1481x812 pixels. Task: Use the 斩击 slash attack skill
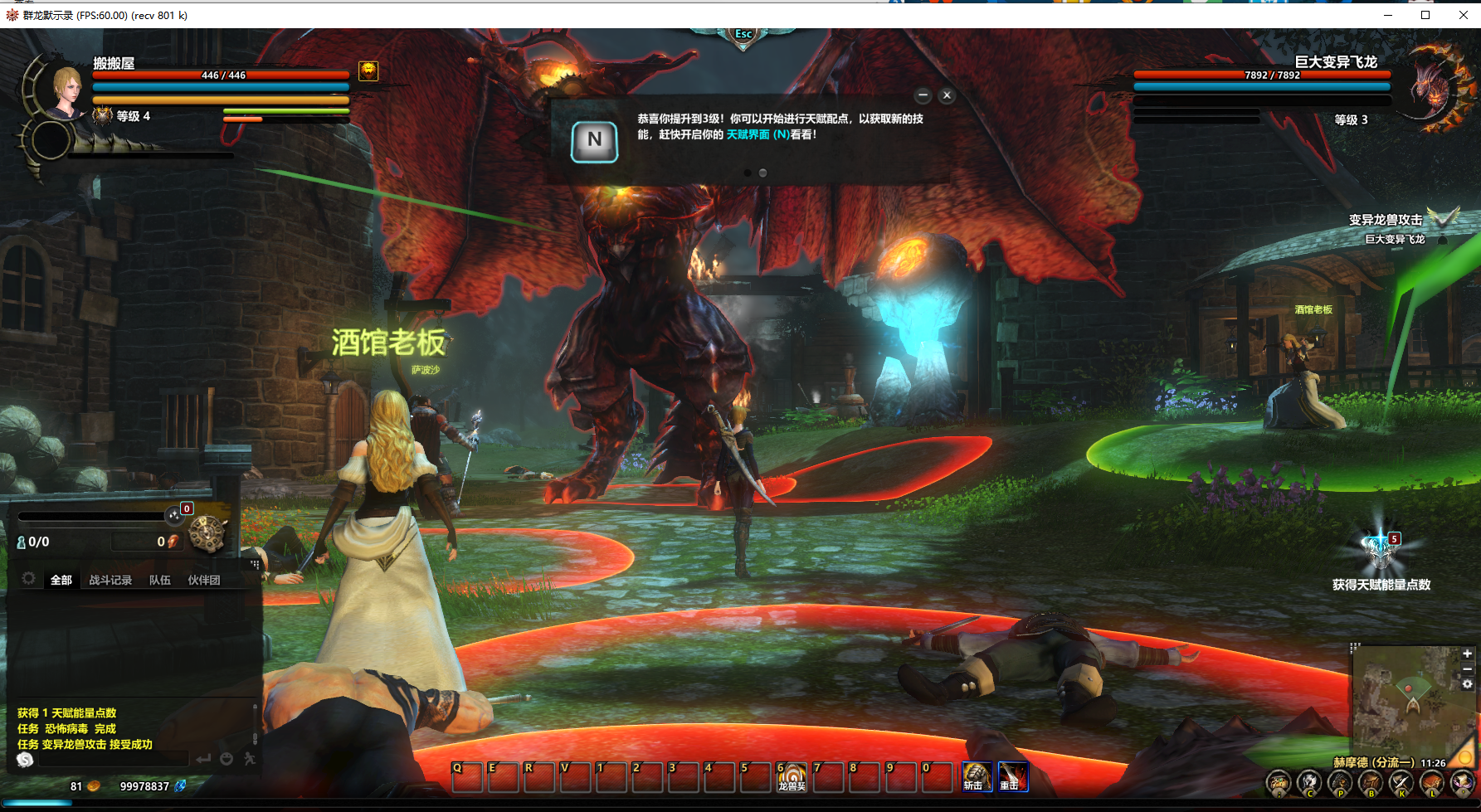[977, 777]
